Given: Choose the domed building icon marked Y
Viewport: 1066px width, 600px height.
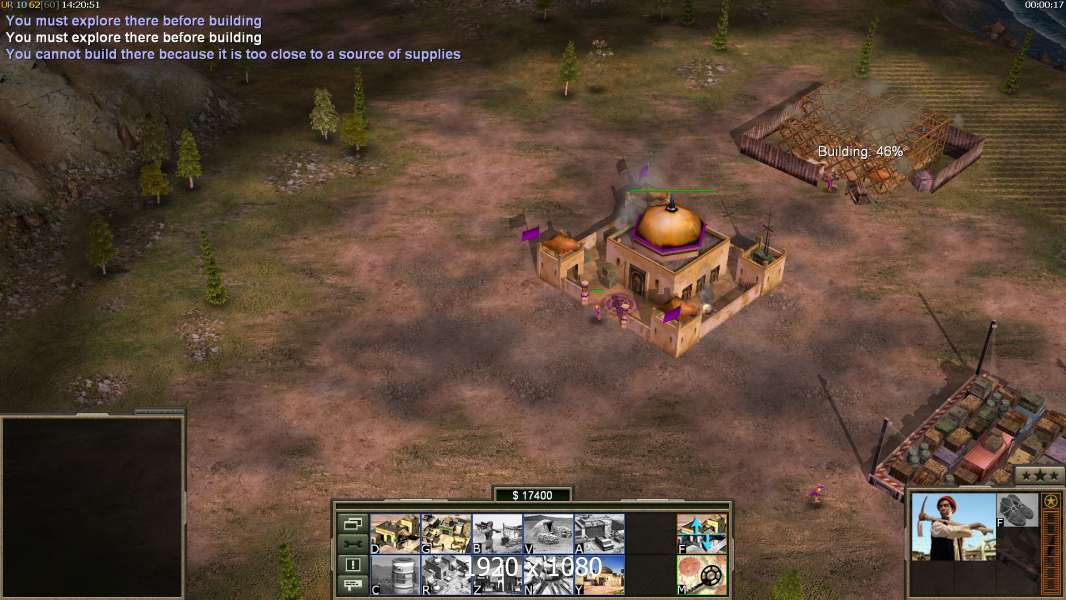Looking at the screenshot, I should (x=599, y=574).
